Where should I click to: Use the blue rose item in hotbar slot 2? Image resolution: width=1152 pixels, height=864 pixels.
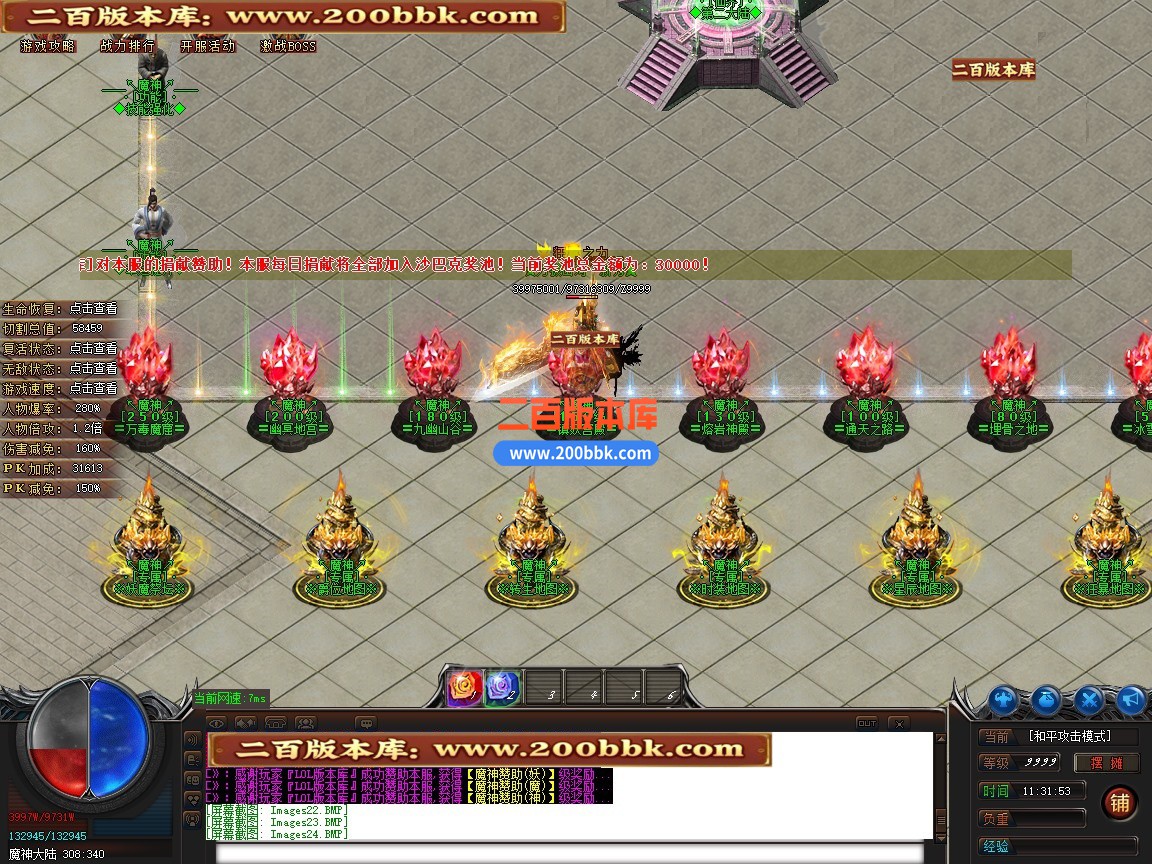pos(502,688)
